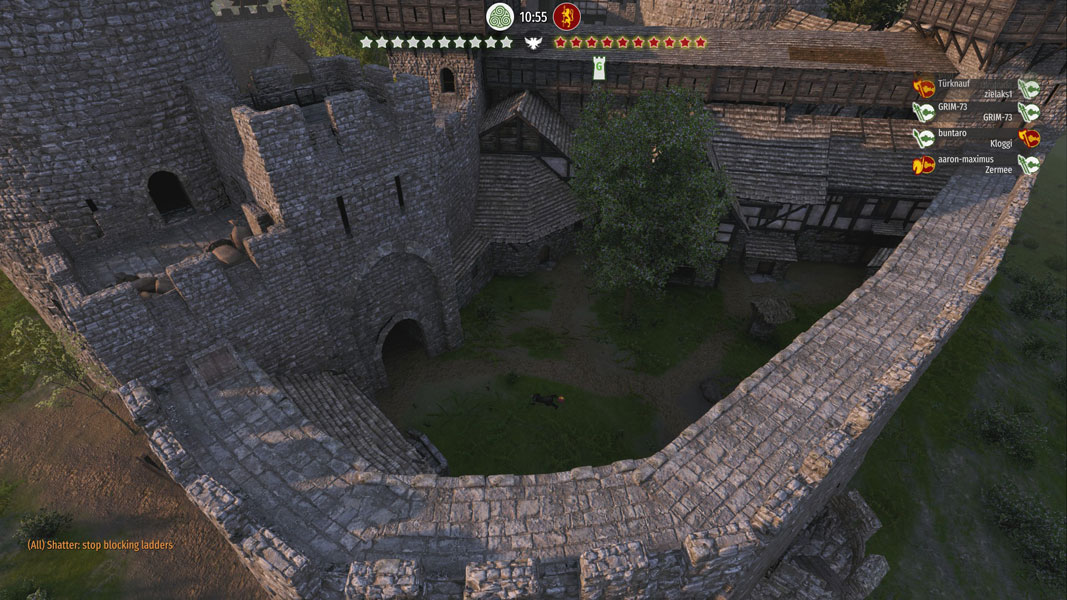Choose the aaron-maximus and Zermee kill feed entry
The image size is (1067, 600).
[x=975, y=164]
